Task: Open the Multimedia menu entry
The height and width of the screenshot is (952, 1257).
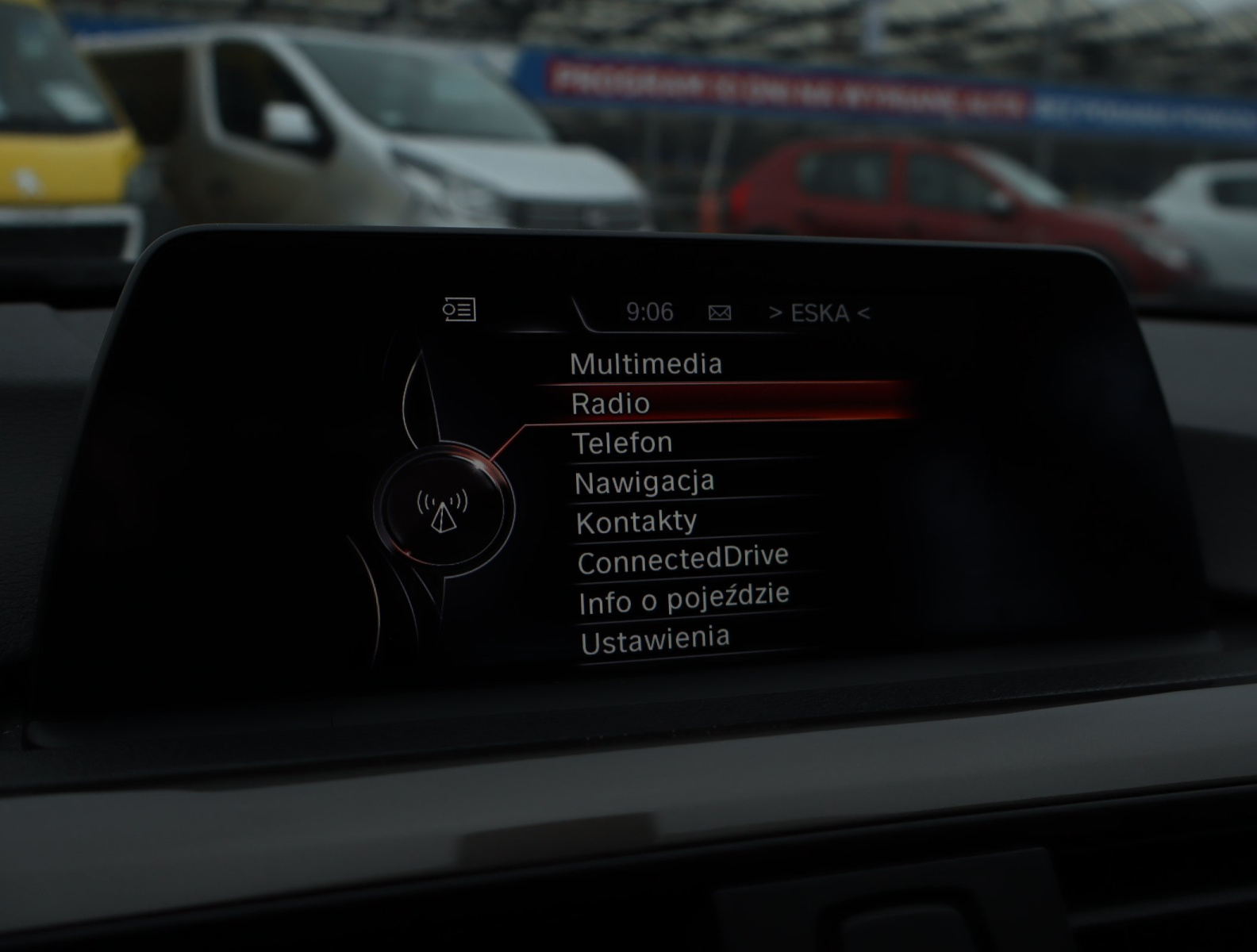Action: [646, 364]
